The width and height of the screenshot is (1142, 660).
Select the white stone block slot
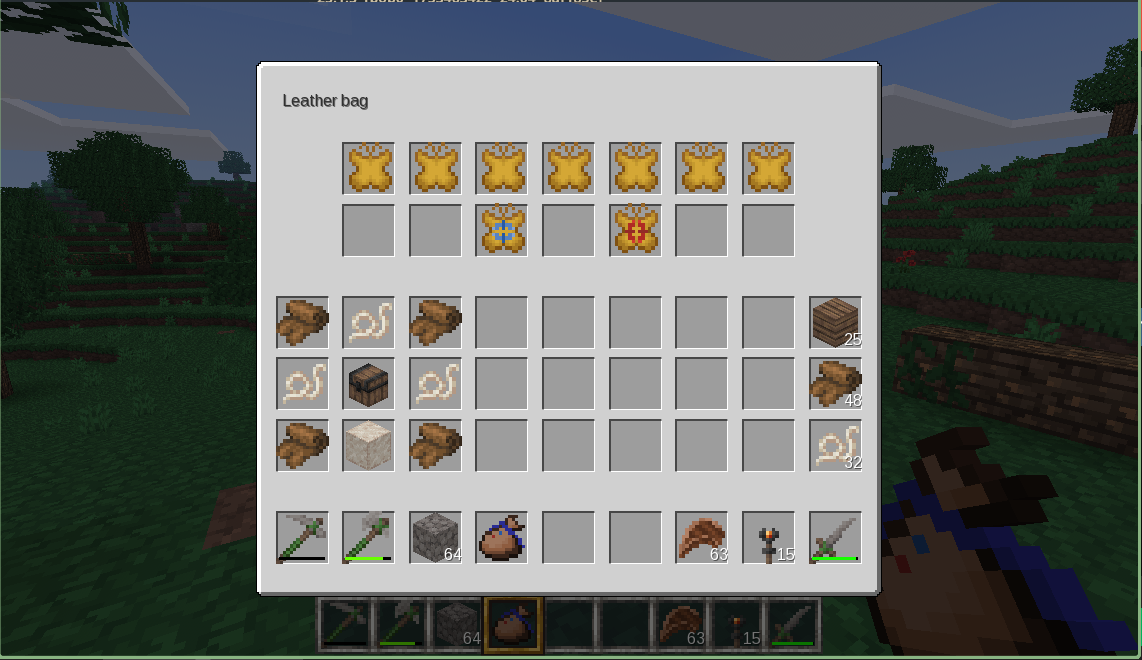click(368, 445)
